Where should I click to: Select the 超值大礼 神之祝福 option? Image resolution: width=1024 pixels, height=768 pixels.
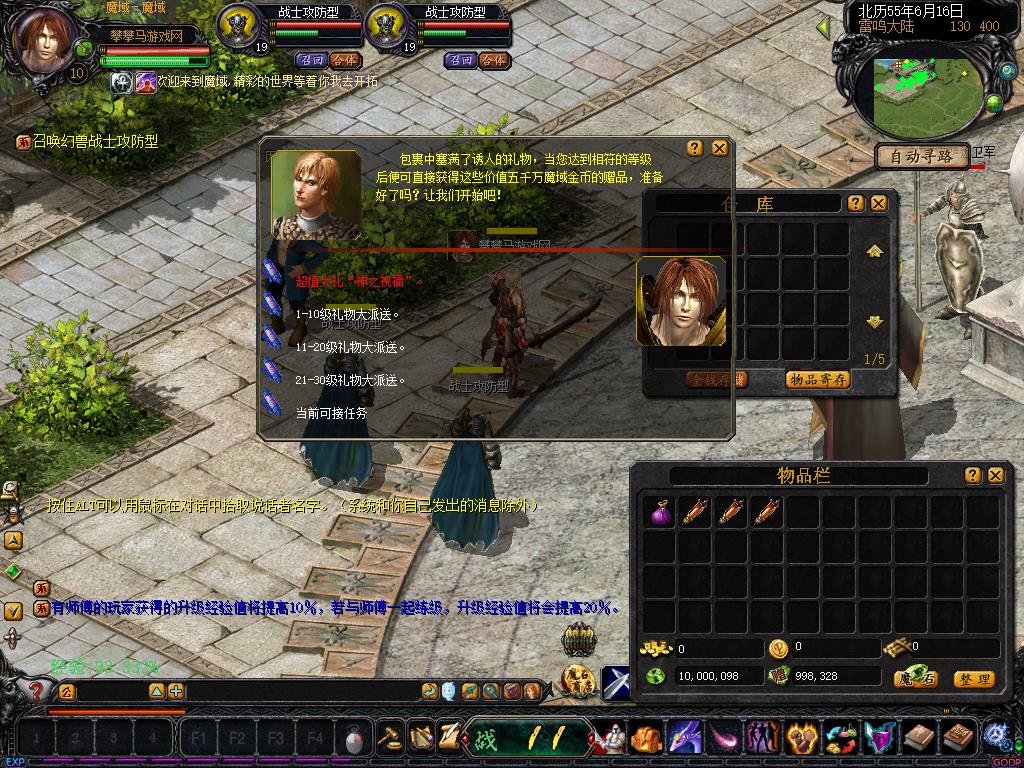pyautogui.click(x=358, y=281)
